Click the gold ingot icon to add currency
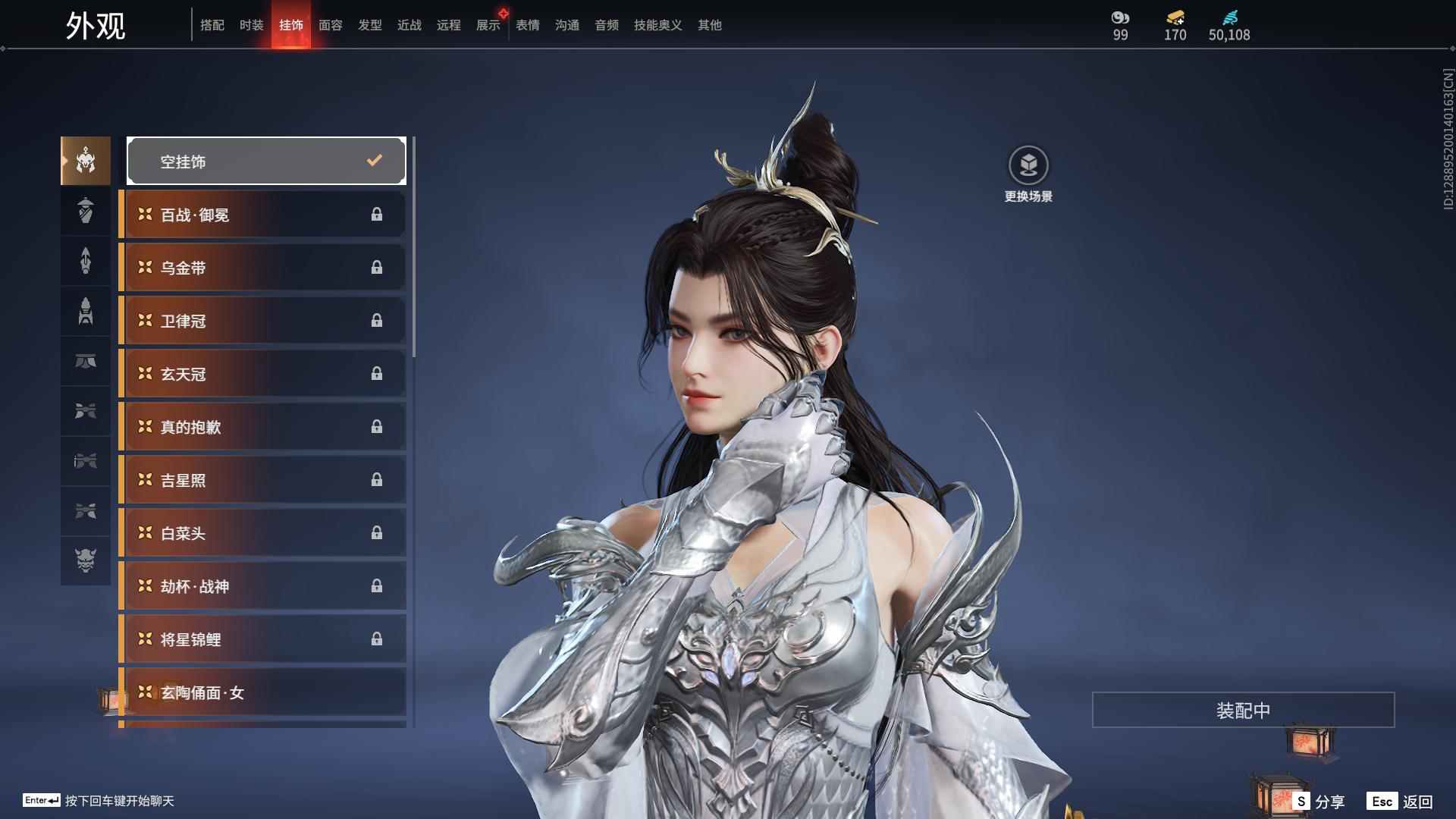 click(1174, 19)
